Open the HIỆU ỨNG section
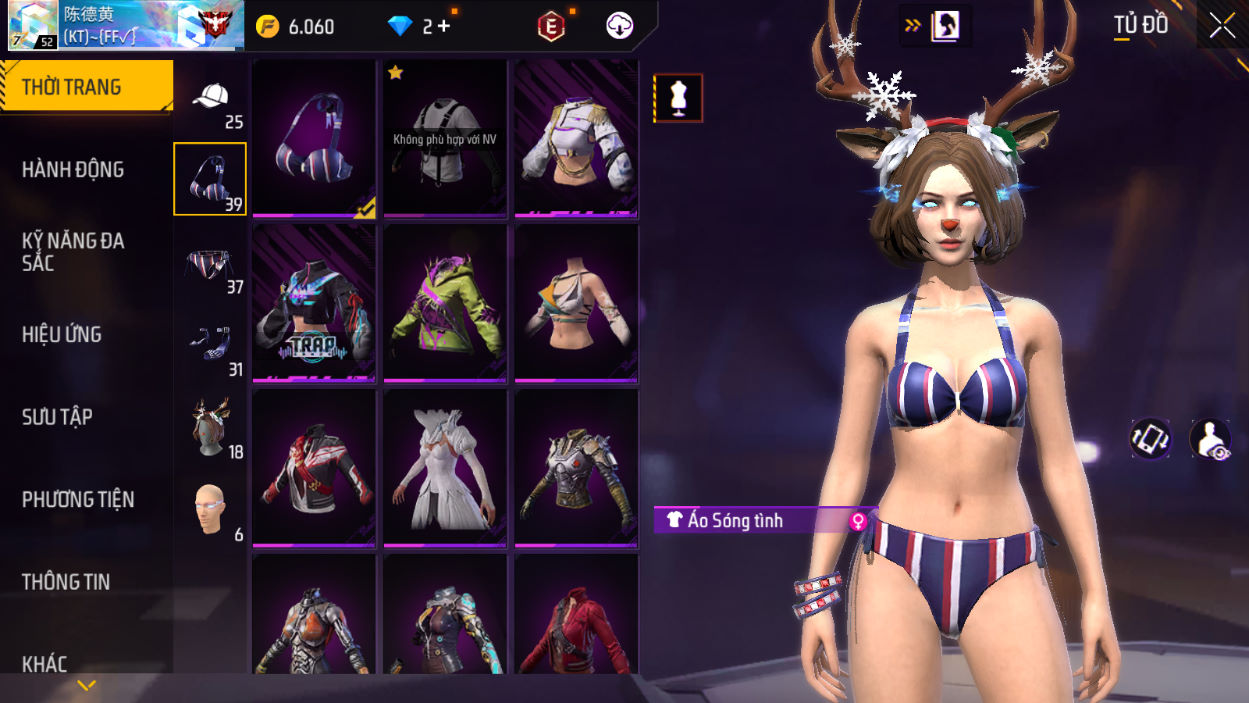The width and height of the screenshot is (1249, 703). pyautogui.click(x=62, y=335)
